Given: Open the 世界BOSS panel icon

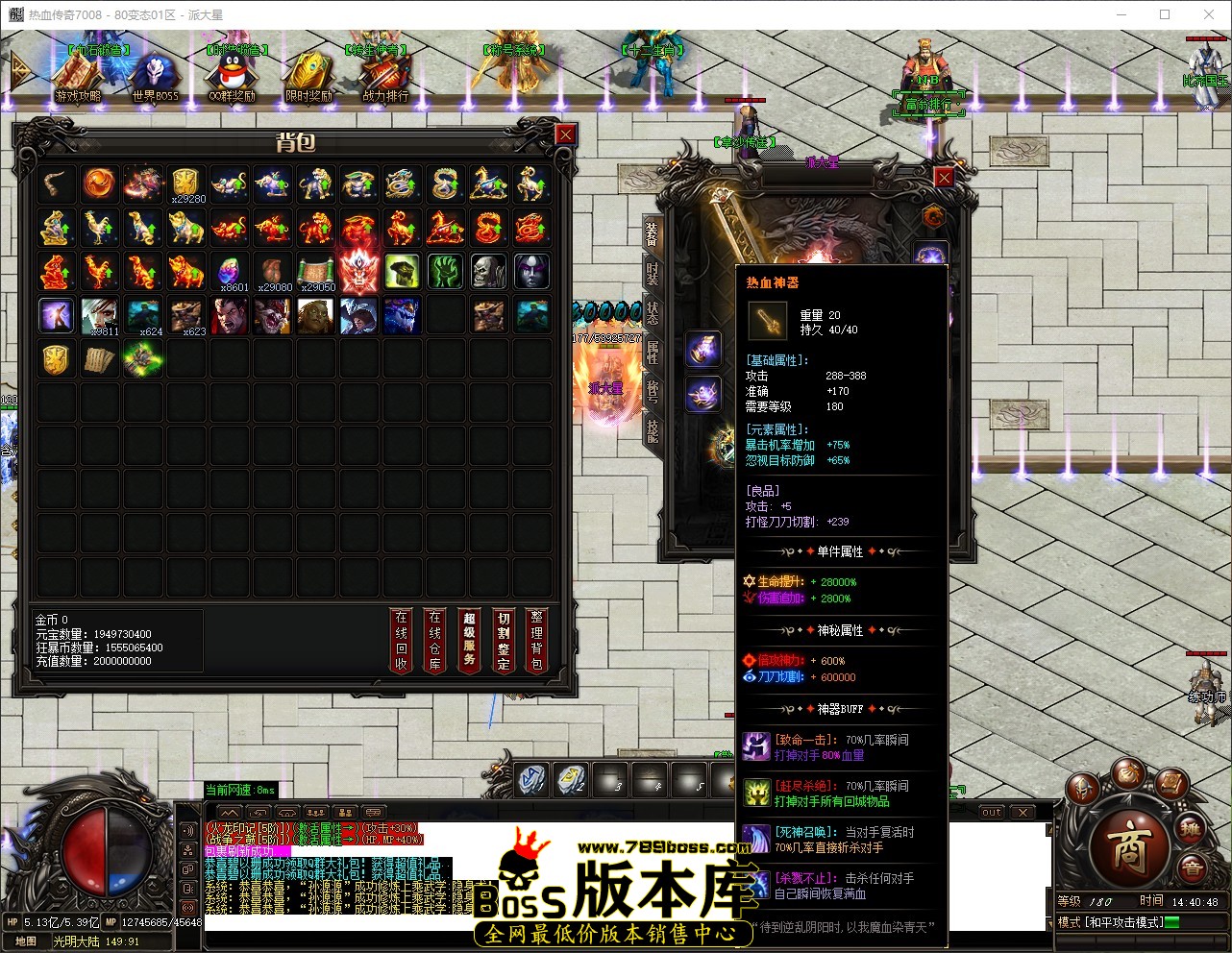Looking at the screenshot, I should coord(154,72).
